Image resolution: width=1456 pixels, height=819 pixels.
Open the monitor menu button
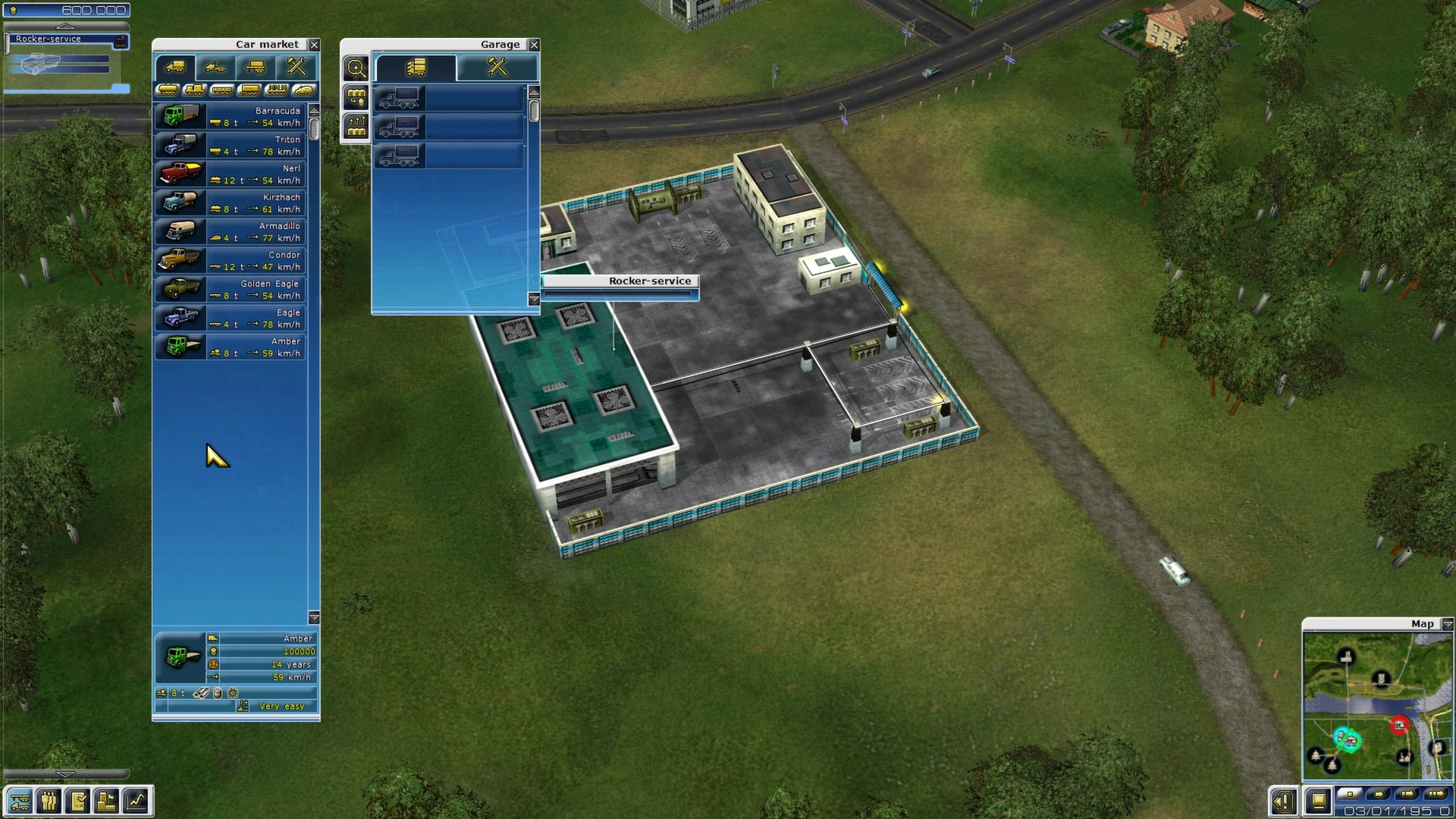pyautogui.click(x=1319, y=801)
